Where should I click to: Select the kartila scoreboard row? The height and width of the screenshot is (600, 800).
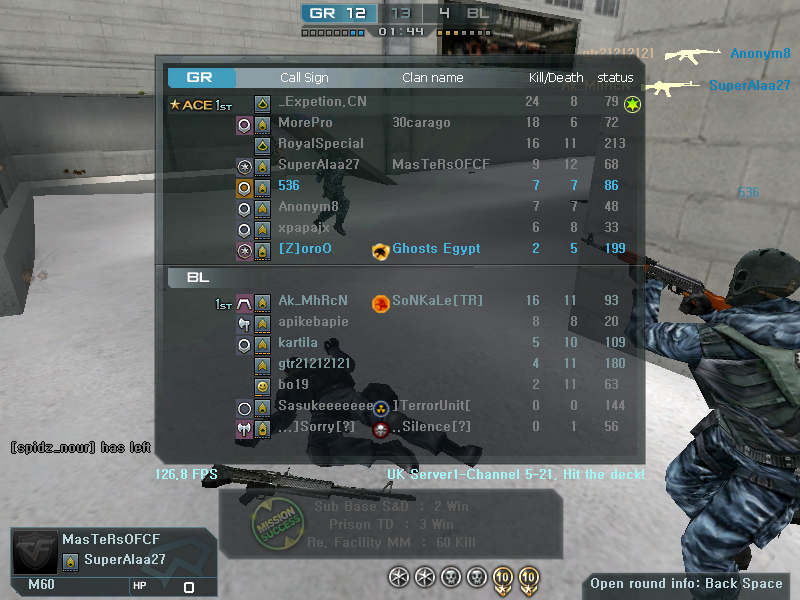click(x=297, y=343)
